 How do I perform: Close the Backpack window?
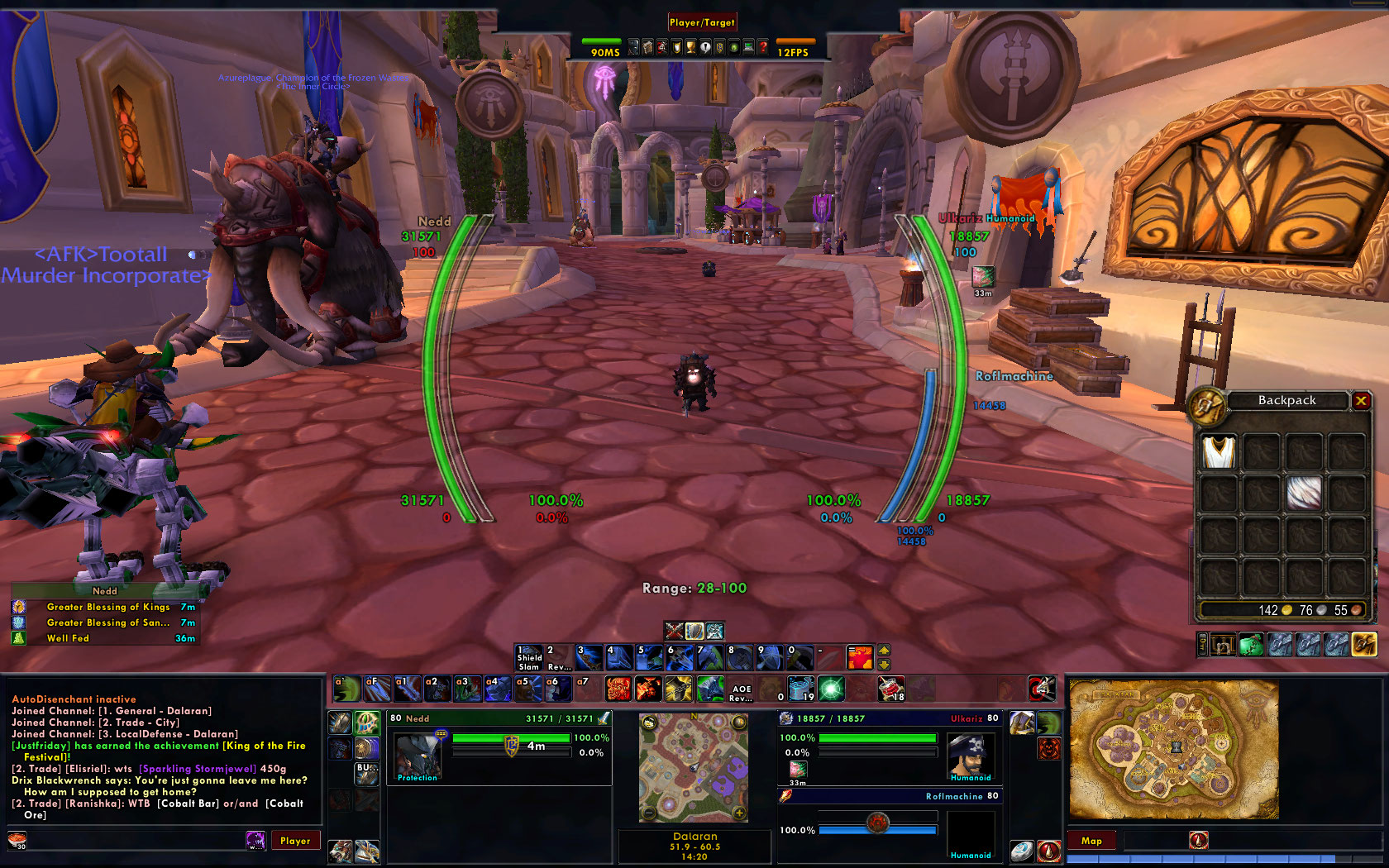point(1361,401)
